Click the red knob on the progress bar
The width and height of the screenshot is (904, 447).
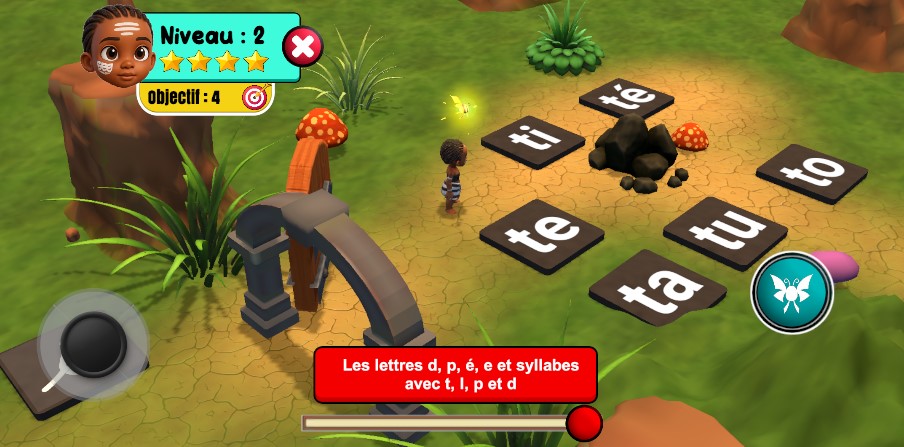coord(584,423)
